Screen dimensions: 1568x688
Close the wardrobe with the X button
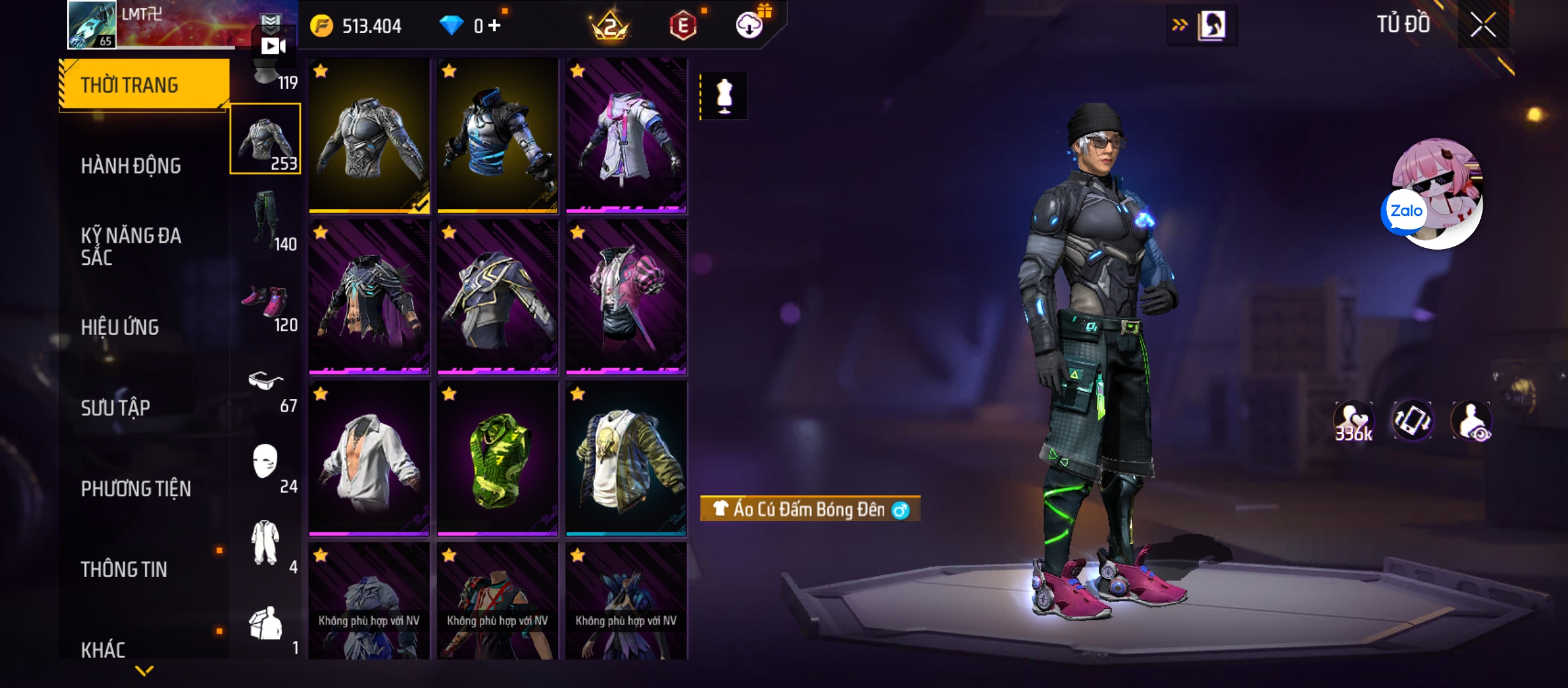point(1483,25)
